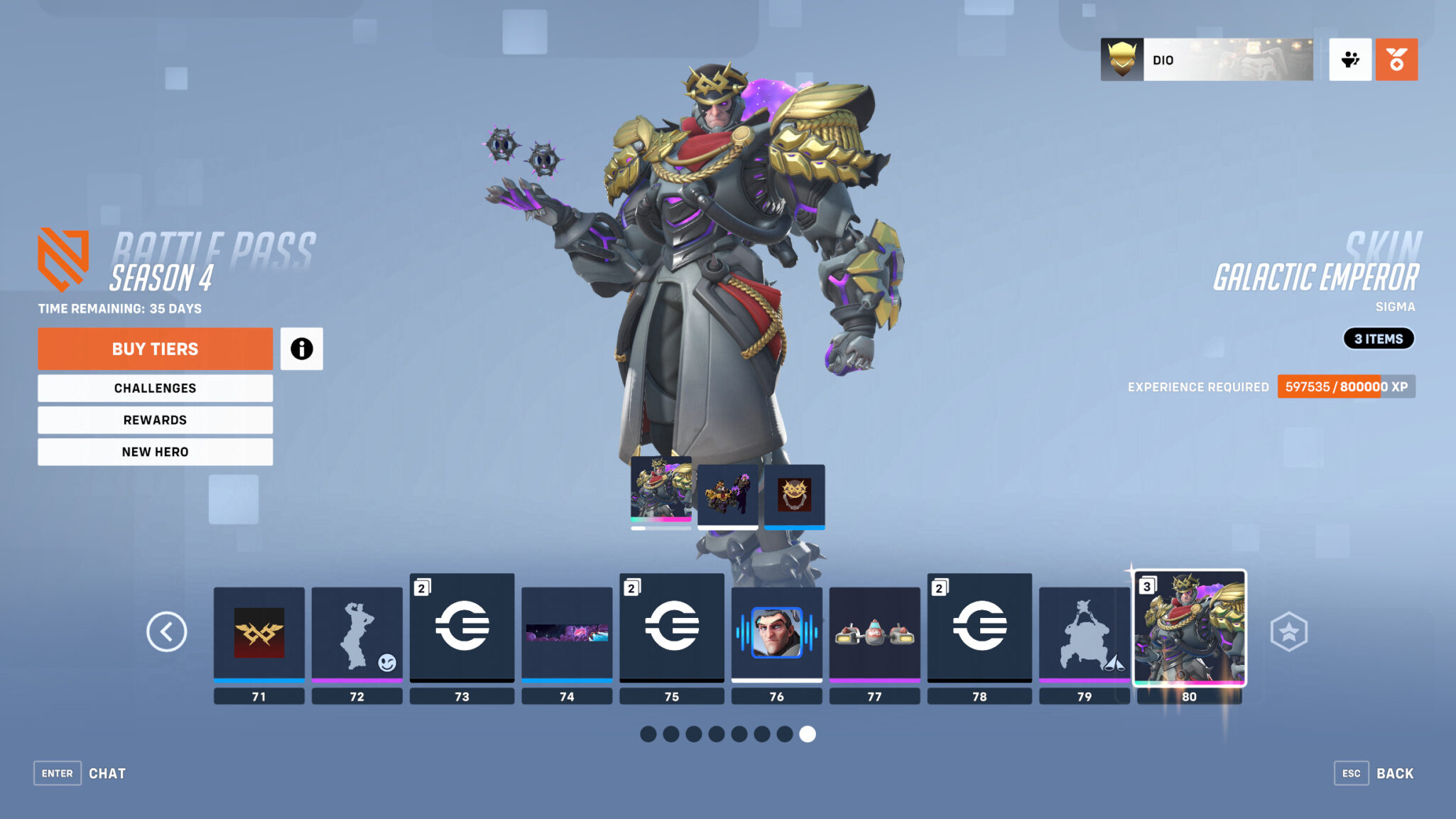The image size is (1456, 819).
Task: Select the first pagination dot
Action: [648, 734]
